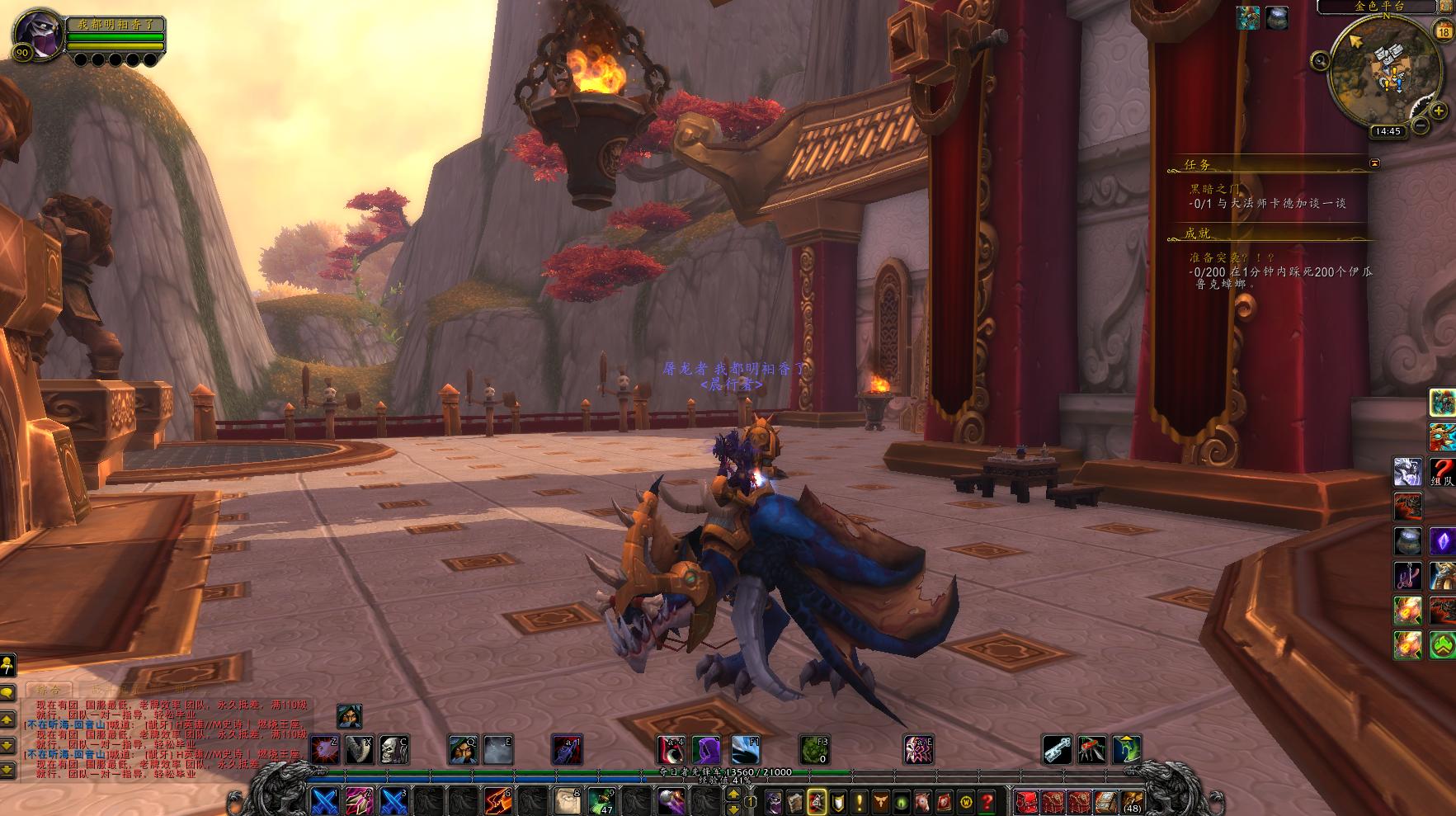Click the 组队 red question mark button

point(1442,472)
